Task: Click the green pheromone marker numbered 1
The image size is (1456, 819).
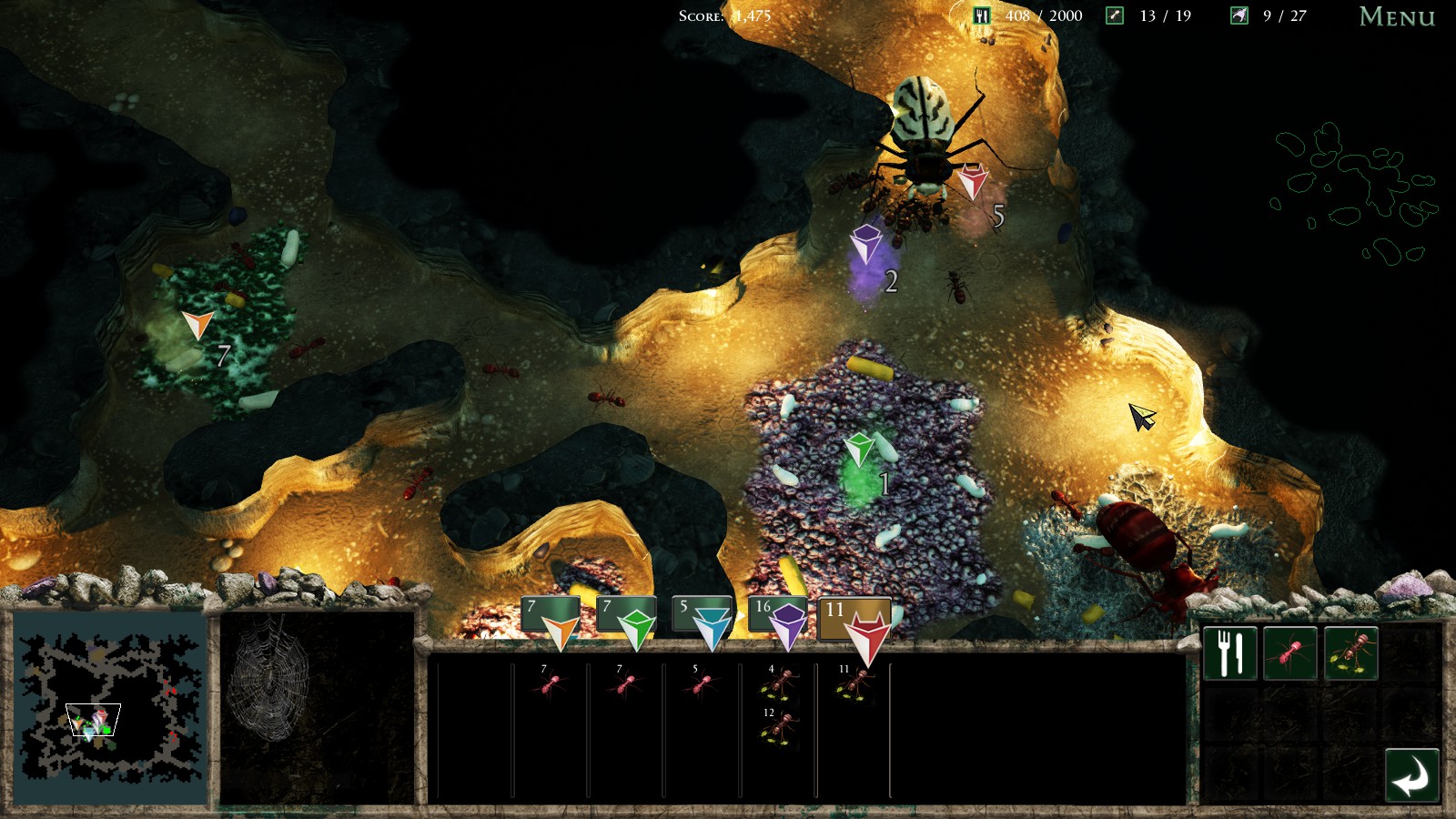Action: 859,449
